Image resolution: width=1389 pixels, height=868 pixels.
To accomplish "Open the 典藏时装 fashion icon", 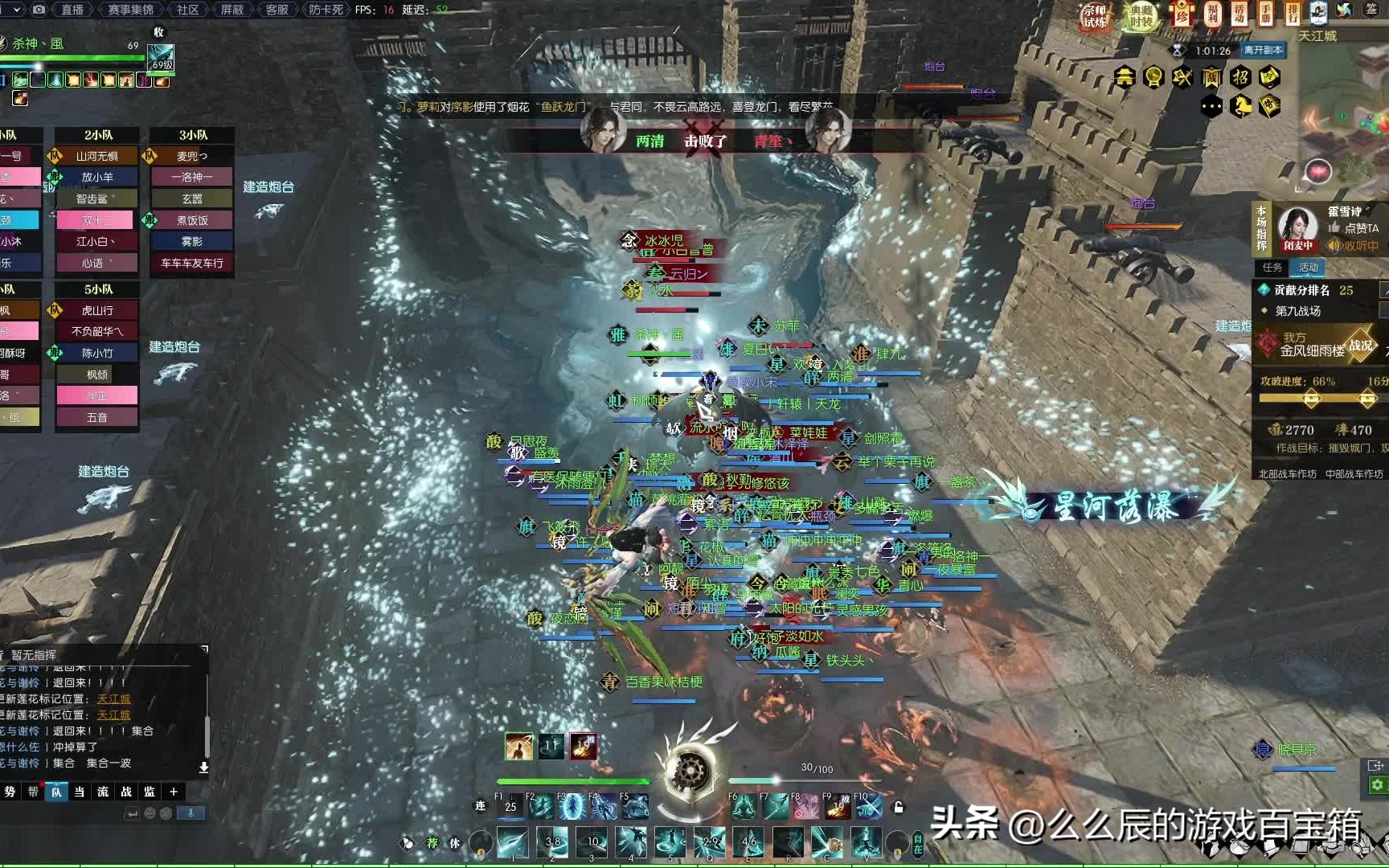I will click(1140, 16).
